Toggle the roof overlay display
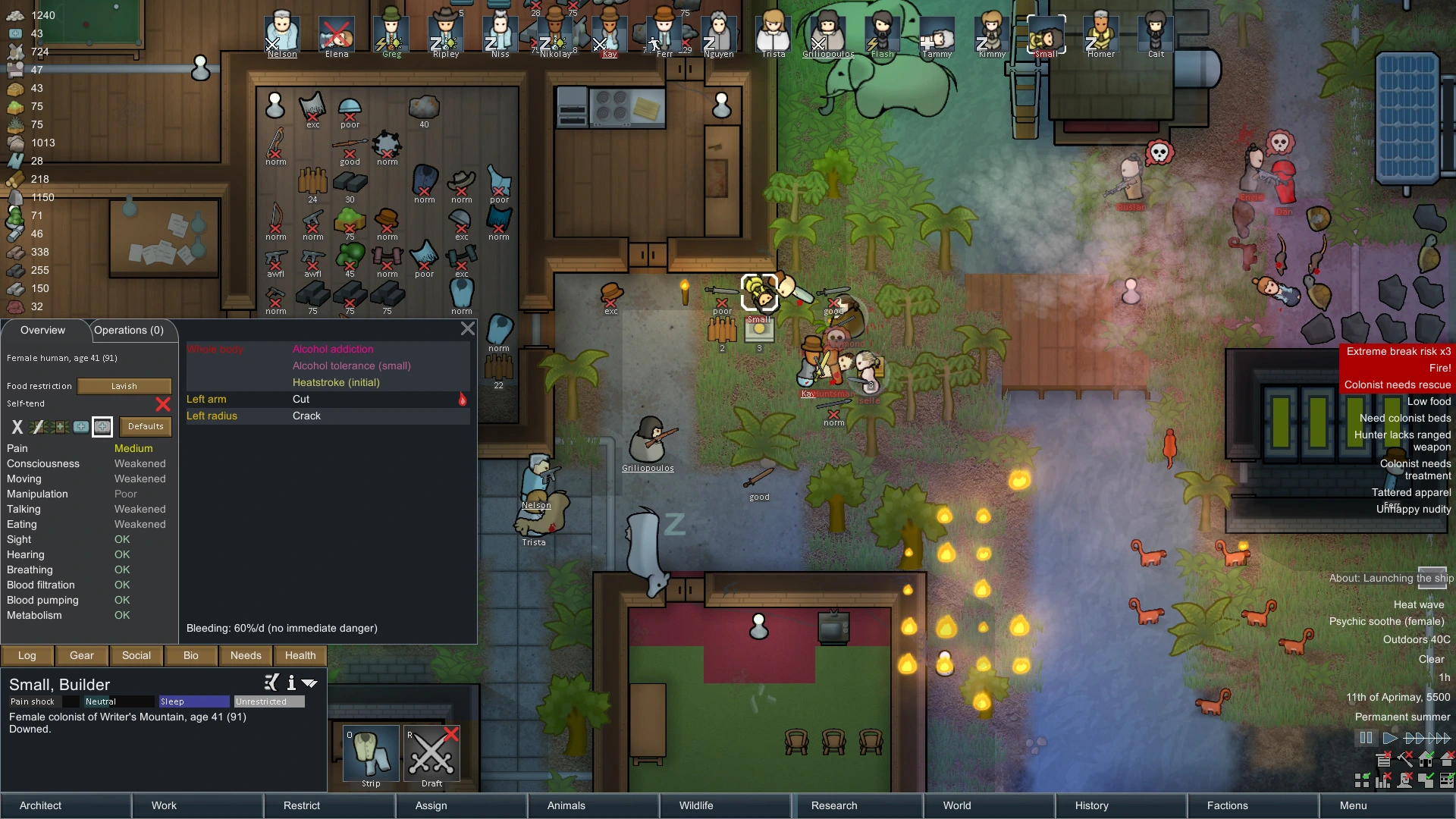The height and width of the screenshot is (819, 1456). point(1447,758)
